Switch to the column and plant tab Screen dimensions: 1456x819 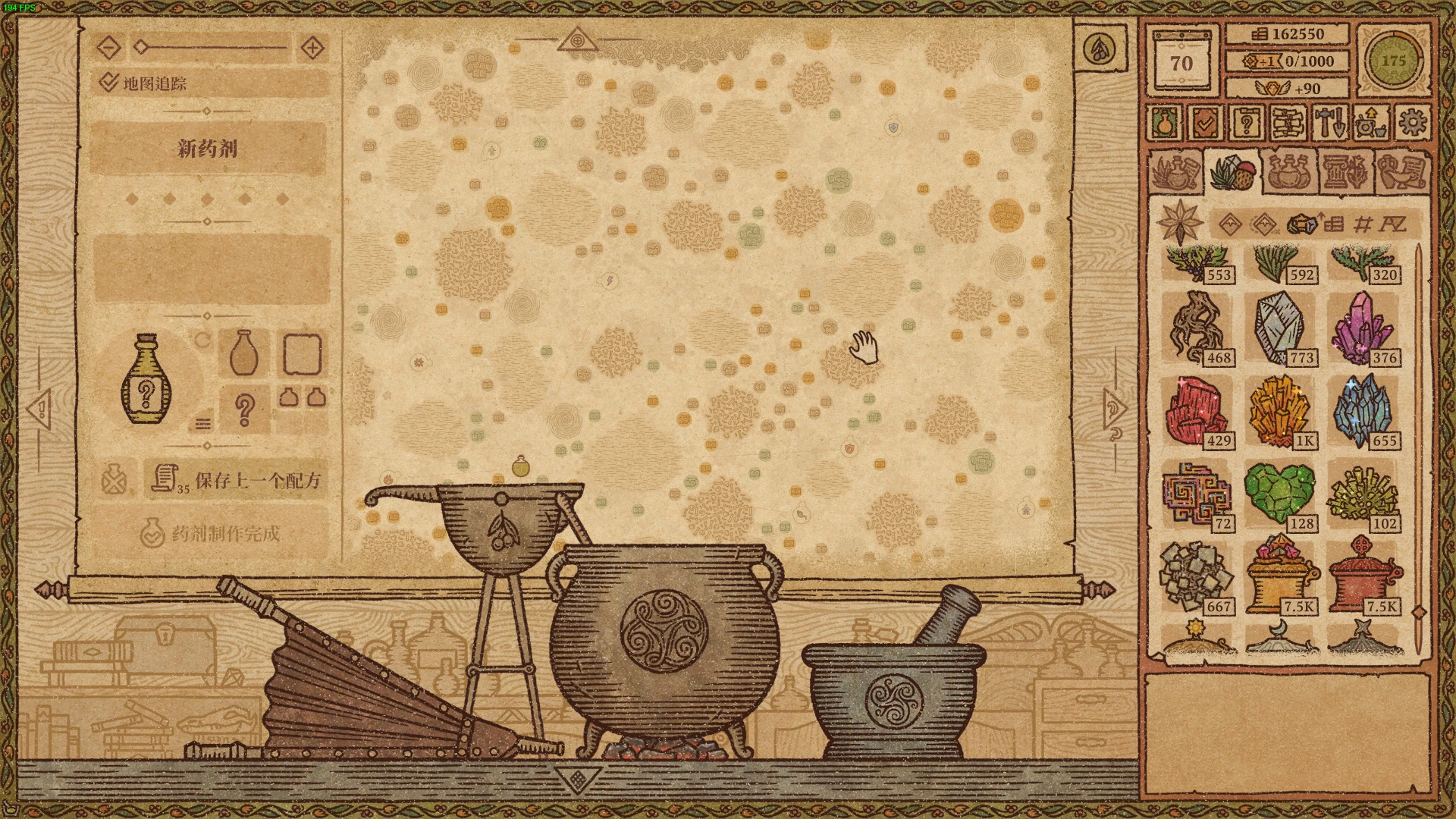pos(1344,171)
